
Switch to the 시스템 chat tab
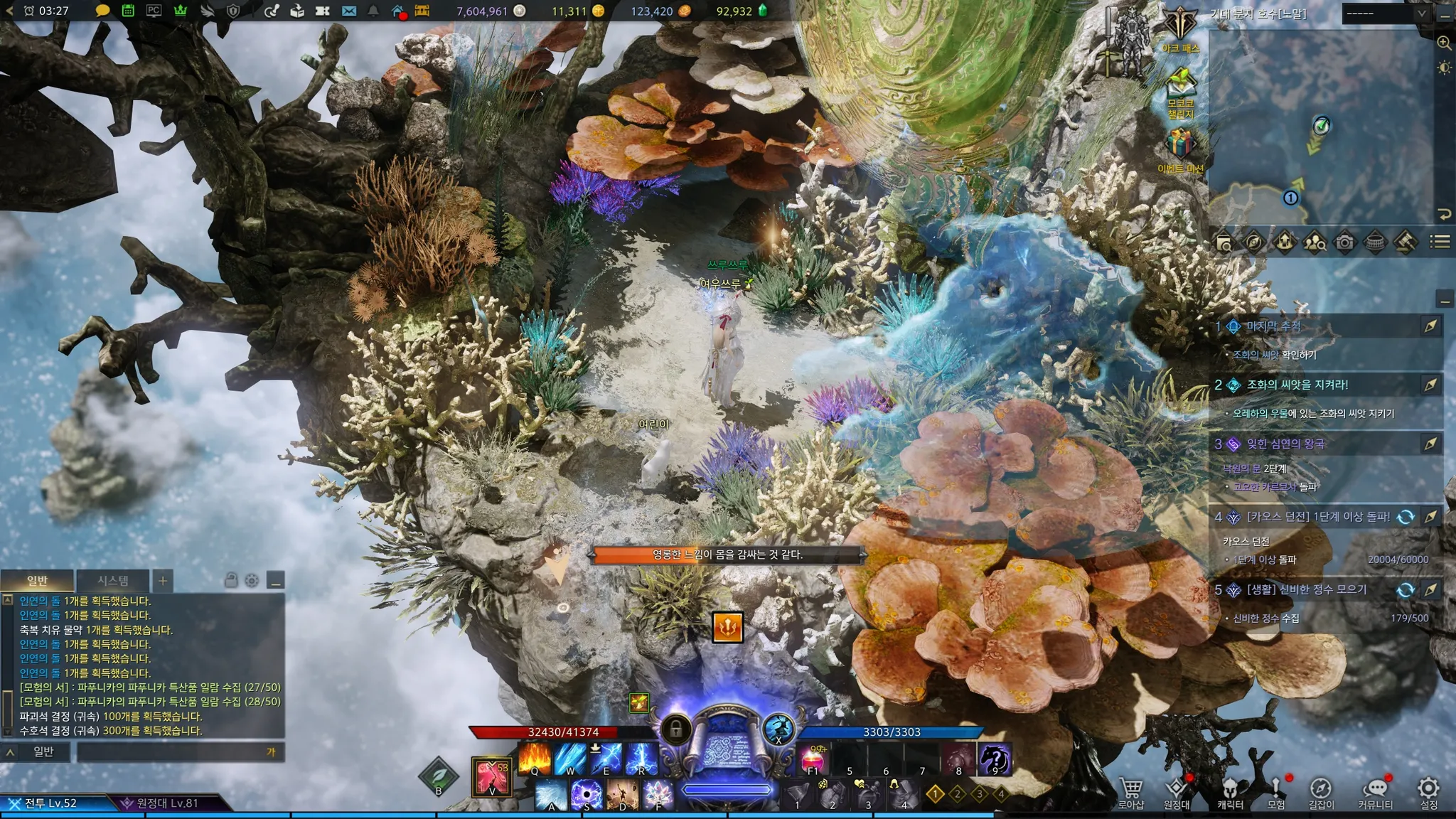click(113, 581)
